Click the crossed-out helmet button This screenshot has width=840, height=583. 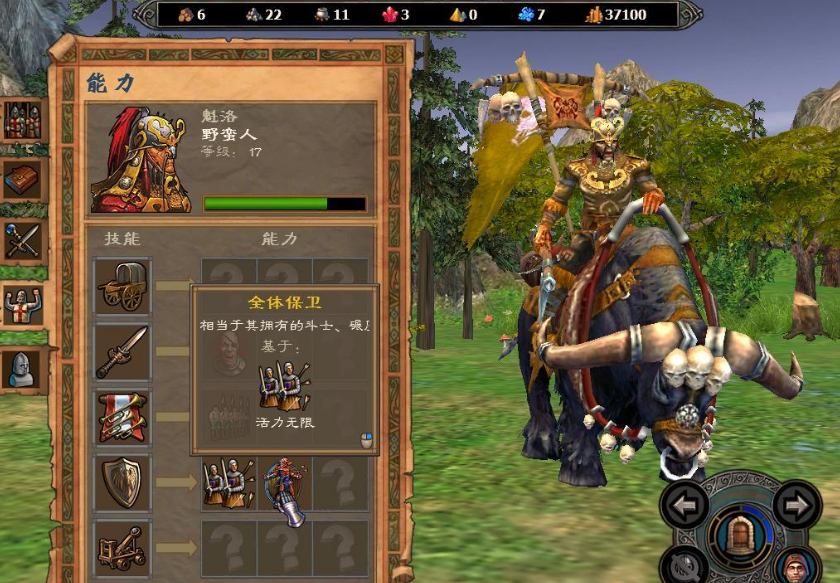click(x=683, y=568)
